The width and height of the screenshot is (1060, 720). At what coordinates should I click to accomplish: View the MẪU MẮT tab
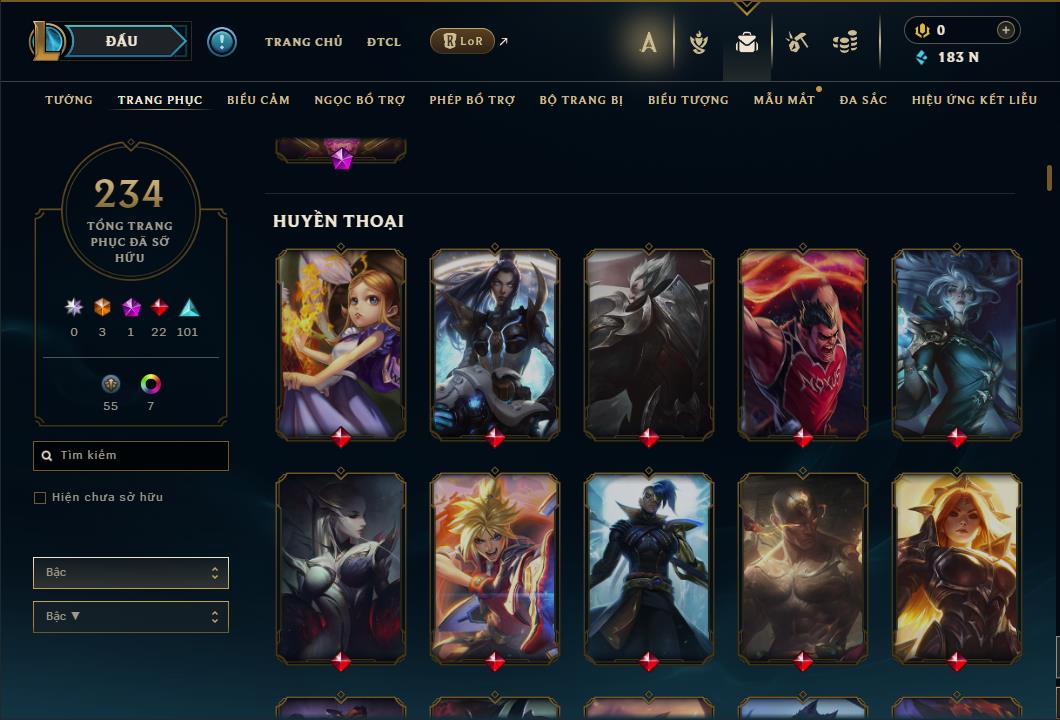tap(784, 100)
